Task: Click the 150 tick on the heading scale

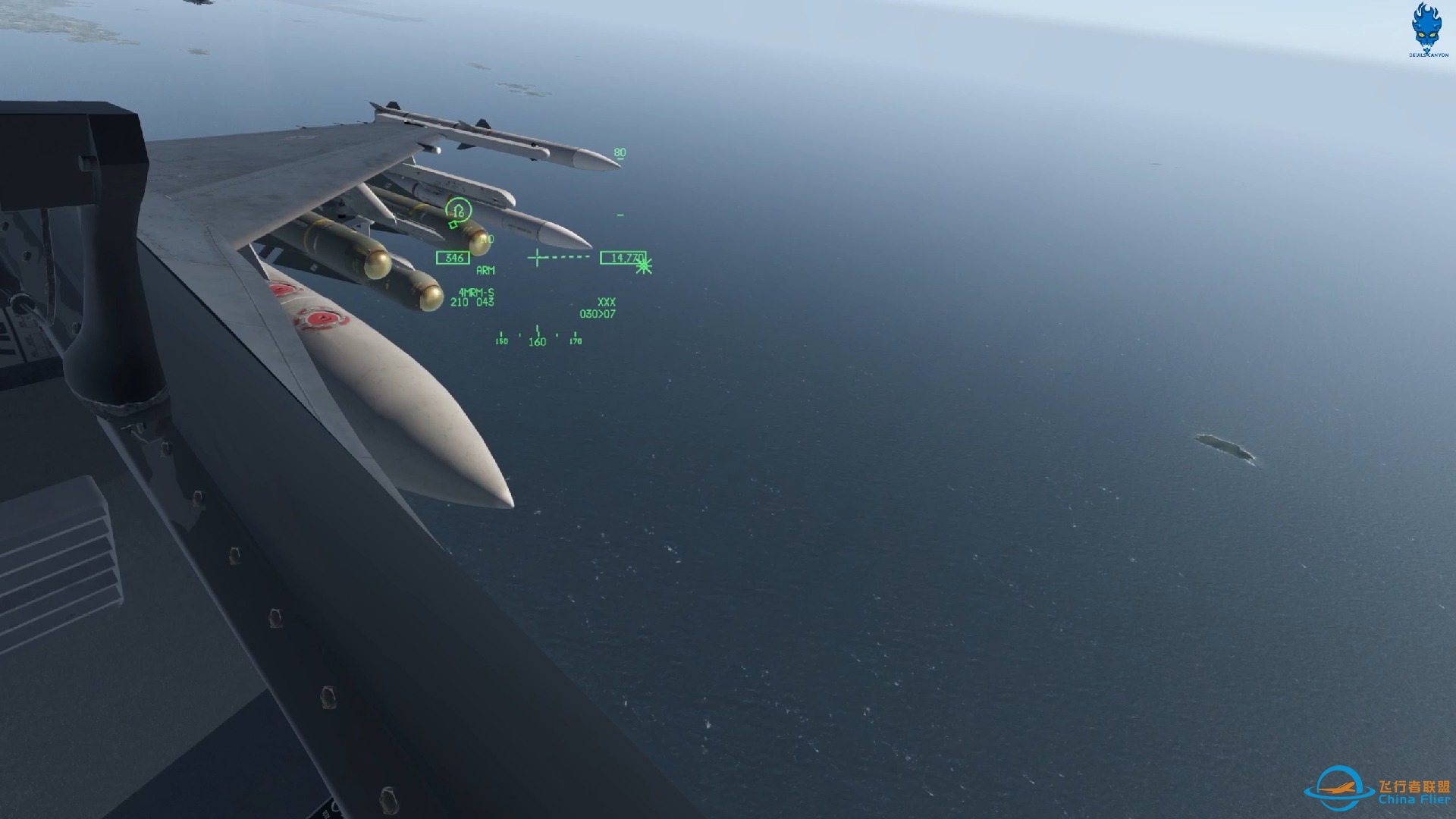Action: pos(500,341)
